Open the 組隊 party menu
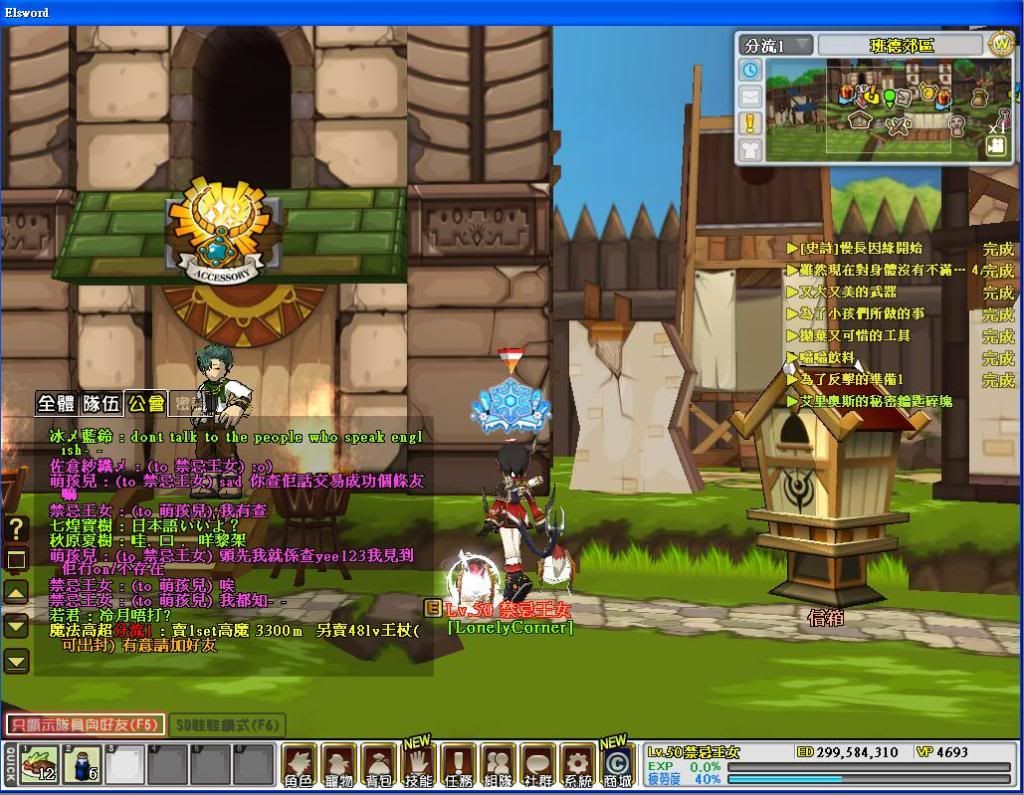This screenshot has height=795, width=1024. click(498, 765)
